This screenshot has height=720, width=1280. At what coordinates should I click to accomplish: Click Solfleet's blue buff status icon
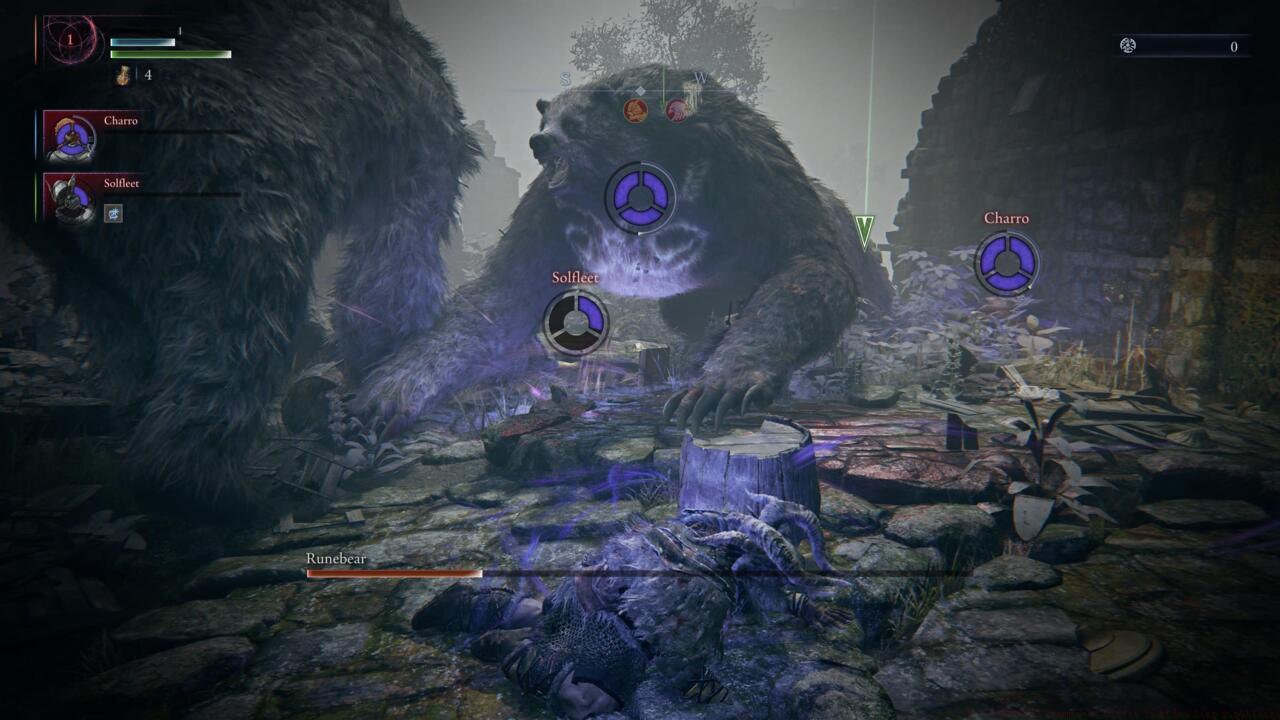(115, 213)
